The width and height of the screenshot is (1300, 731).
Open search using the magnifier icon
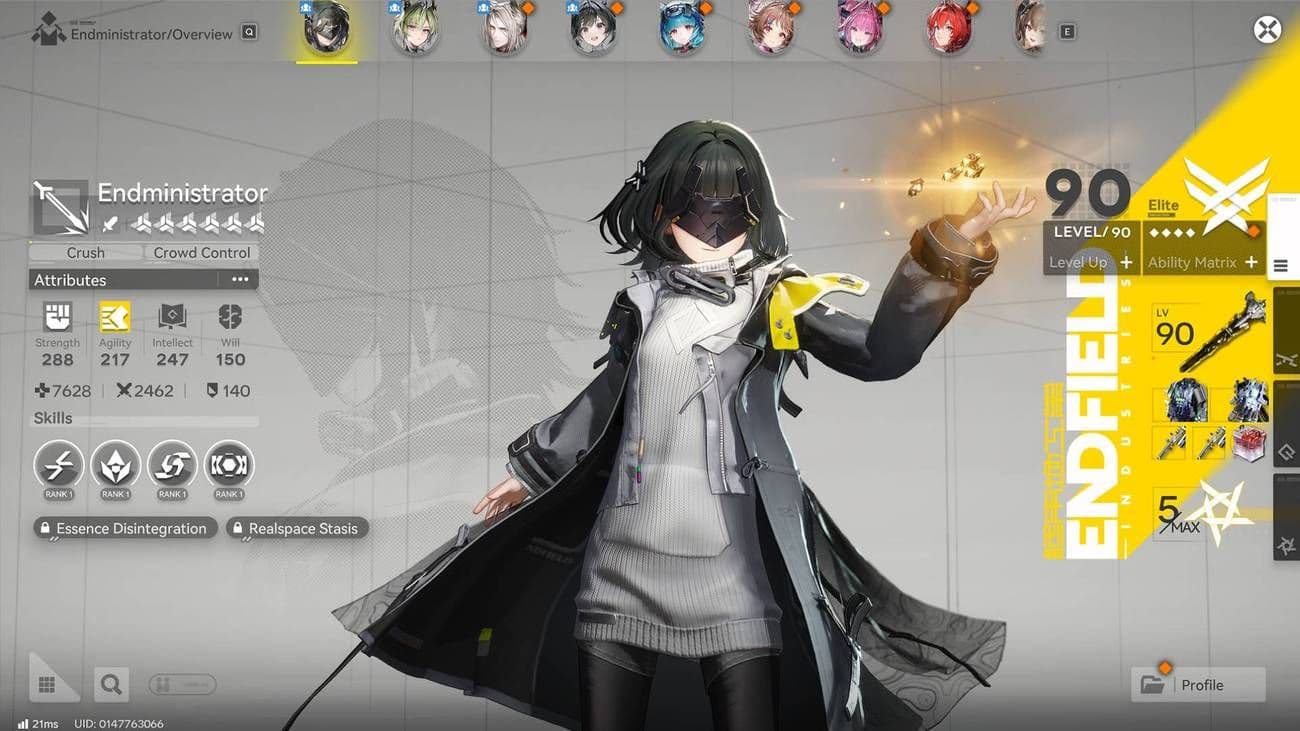click(x=111, y=684)
